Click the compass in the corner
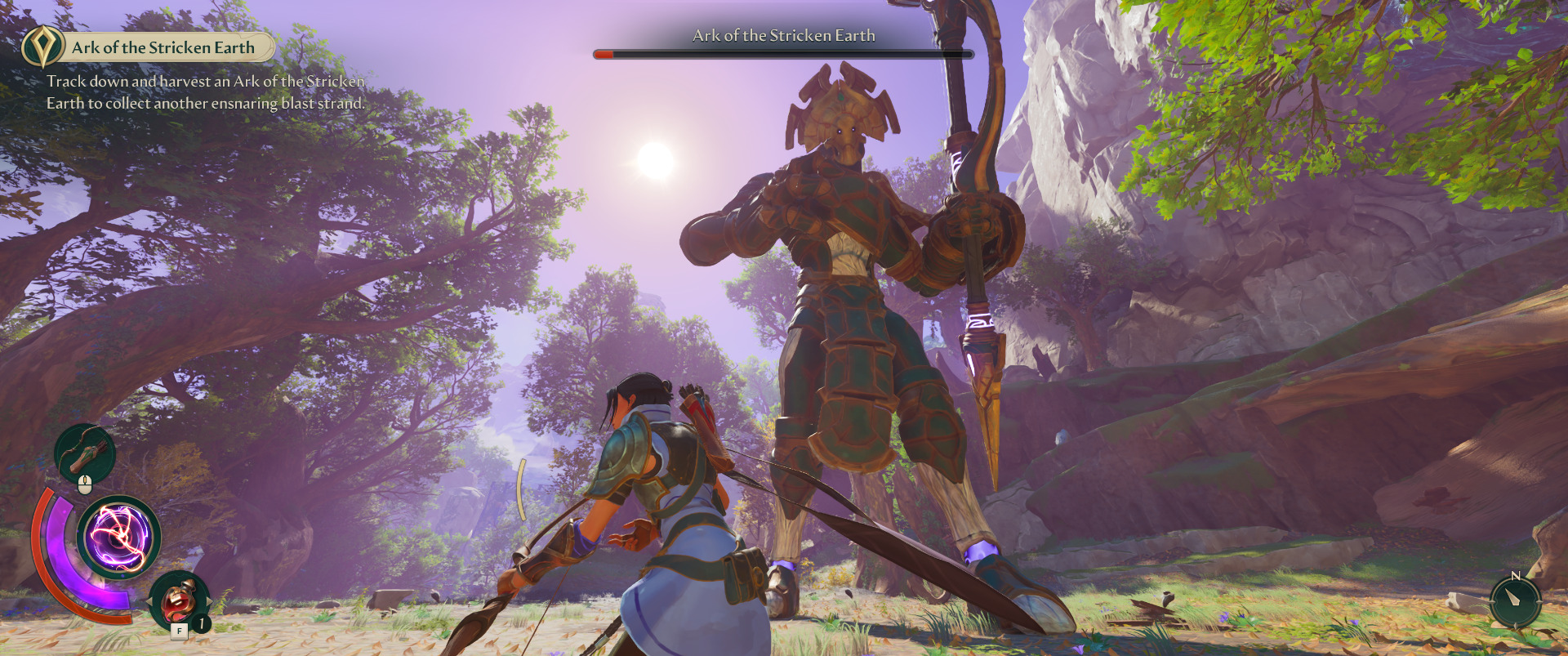 [1515, 602]
